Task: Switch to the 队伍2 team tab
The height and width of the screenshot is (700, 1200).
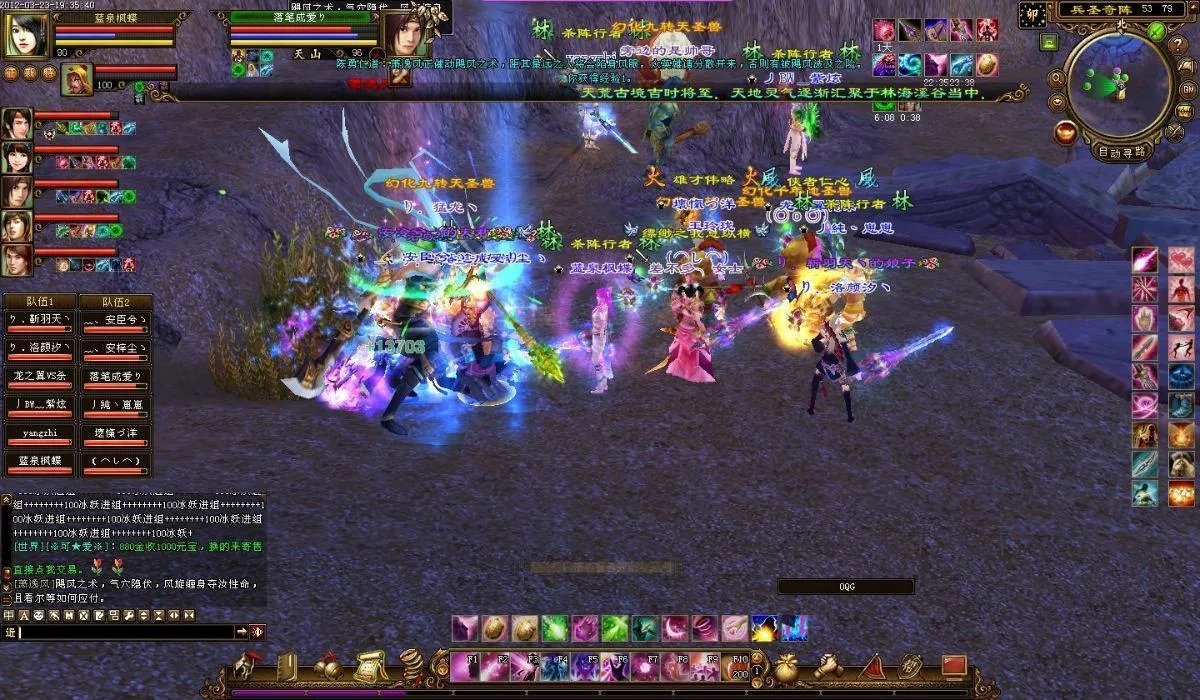Action: coord(115,301)
